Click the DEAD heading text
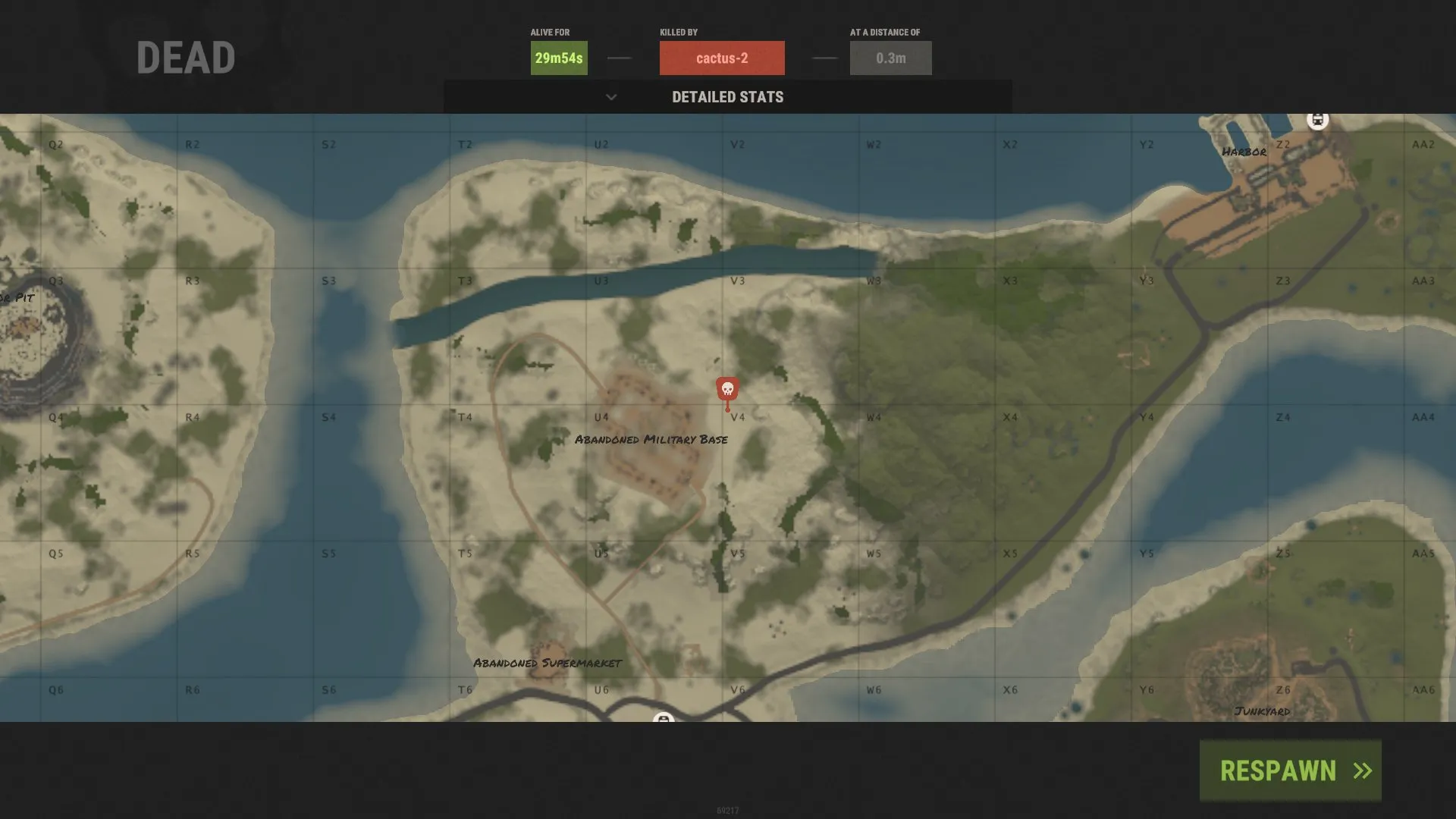 (x=184, y=55)
